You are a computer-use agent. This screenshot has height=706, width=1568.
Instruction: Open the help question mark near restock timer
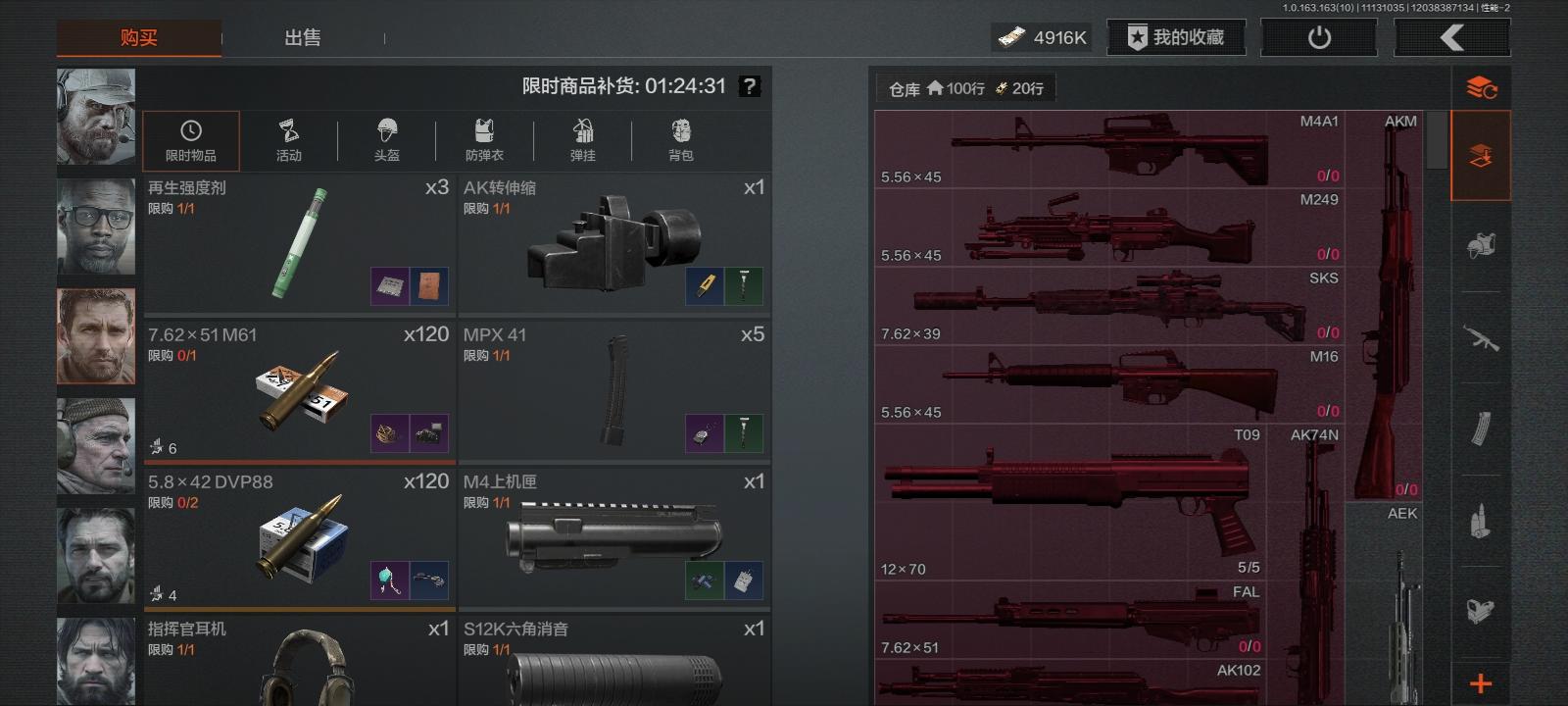pyautogui.click(x=750, y=86)
